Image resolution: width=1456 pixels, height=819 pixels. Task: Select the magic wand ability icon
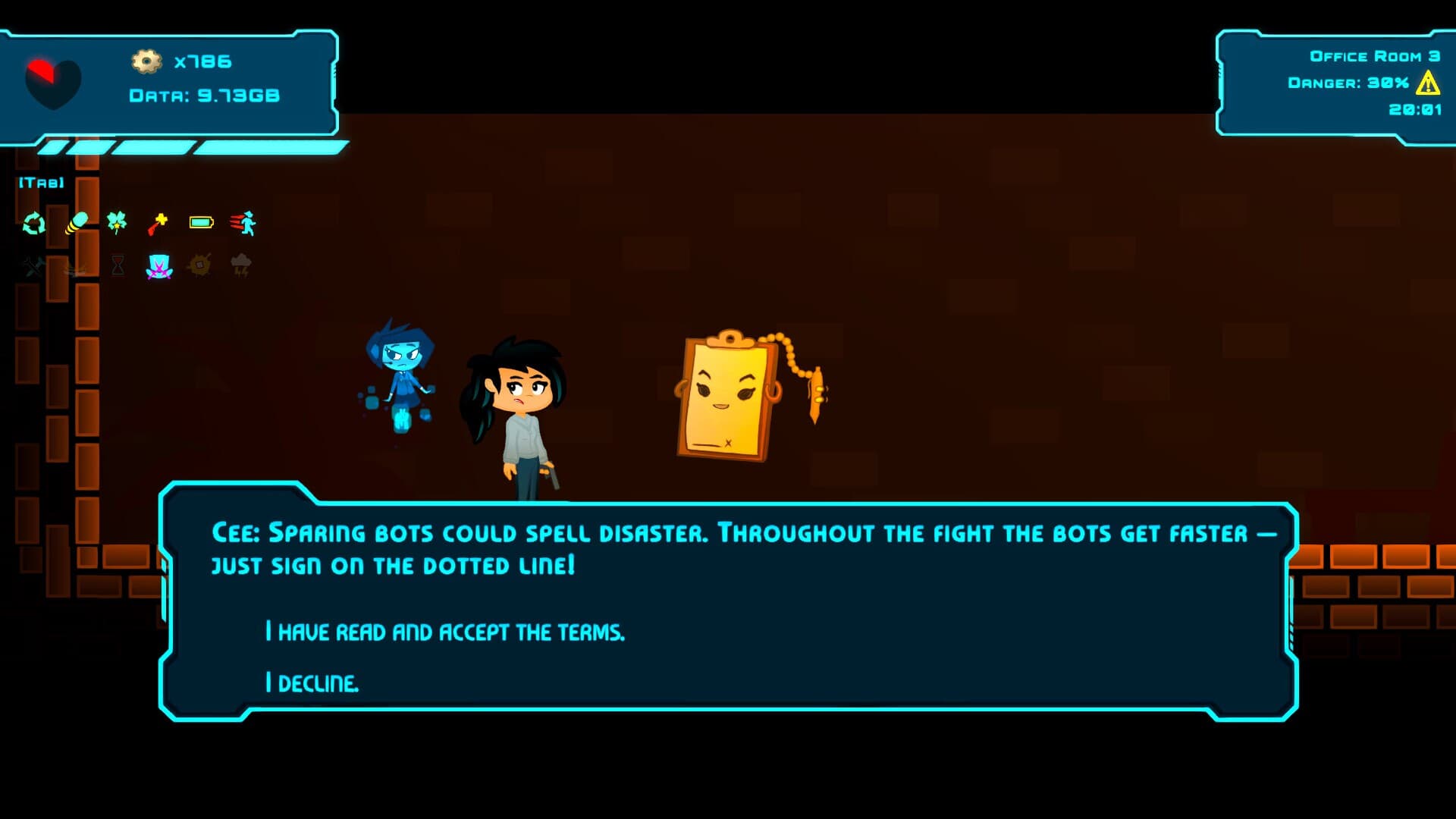tap(157, 222)
